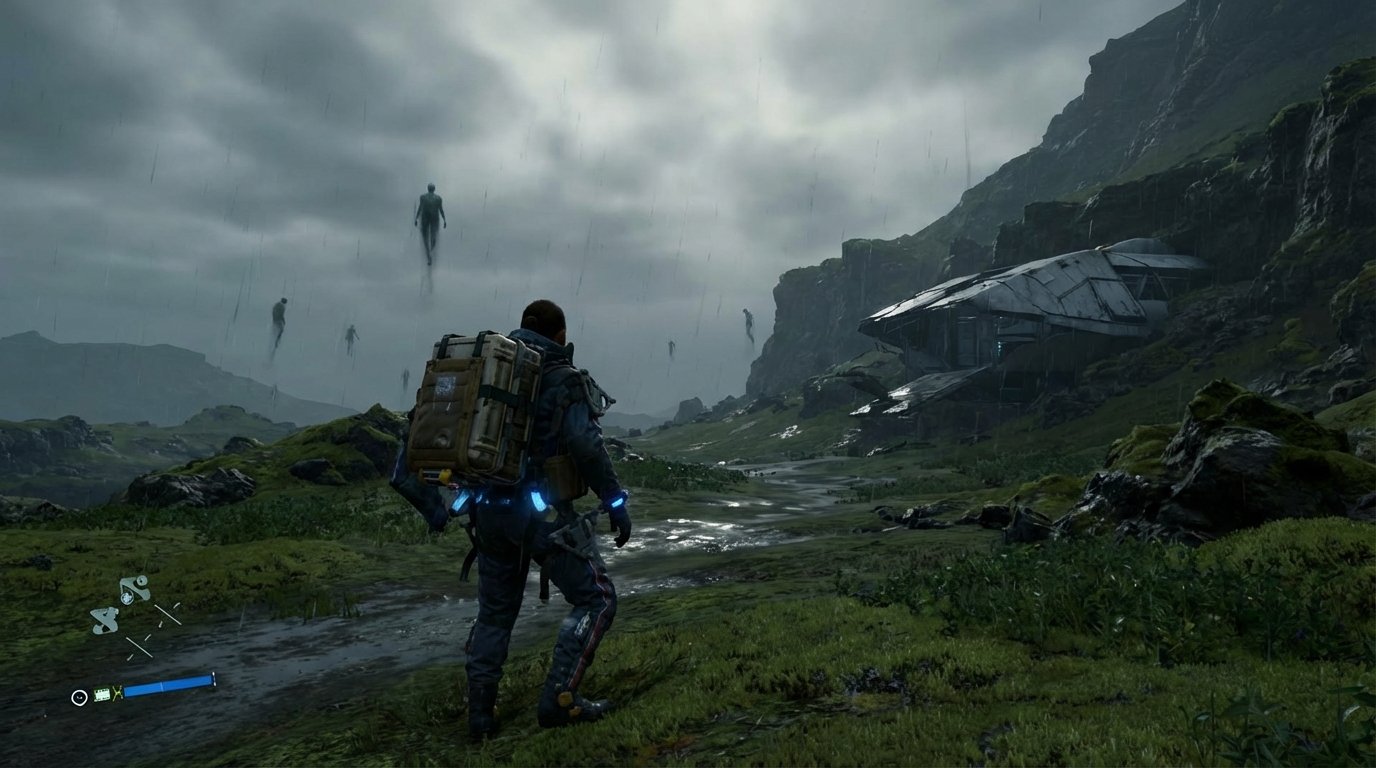Select the lower dashed route indicator
The image size is (1376, 768).
pyautogui.click(x=141, y=646)
